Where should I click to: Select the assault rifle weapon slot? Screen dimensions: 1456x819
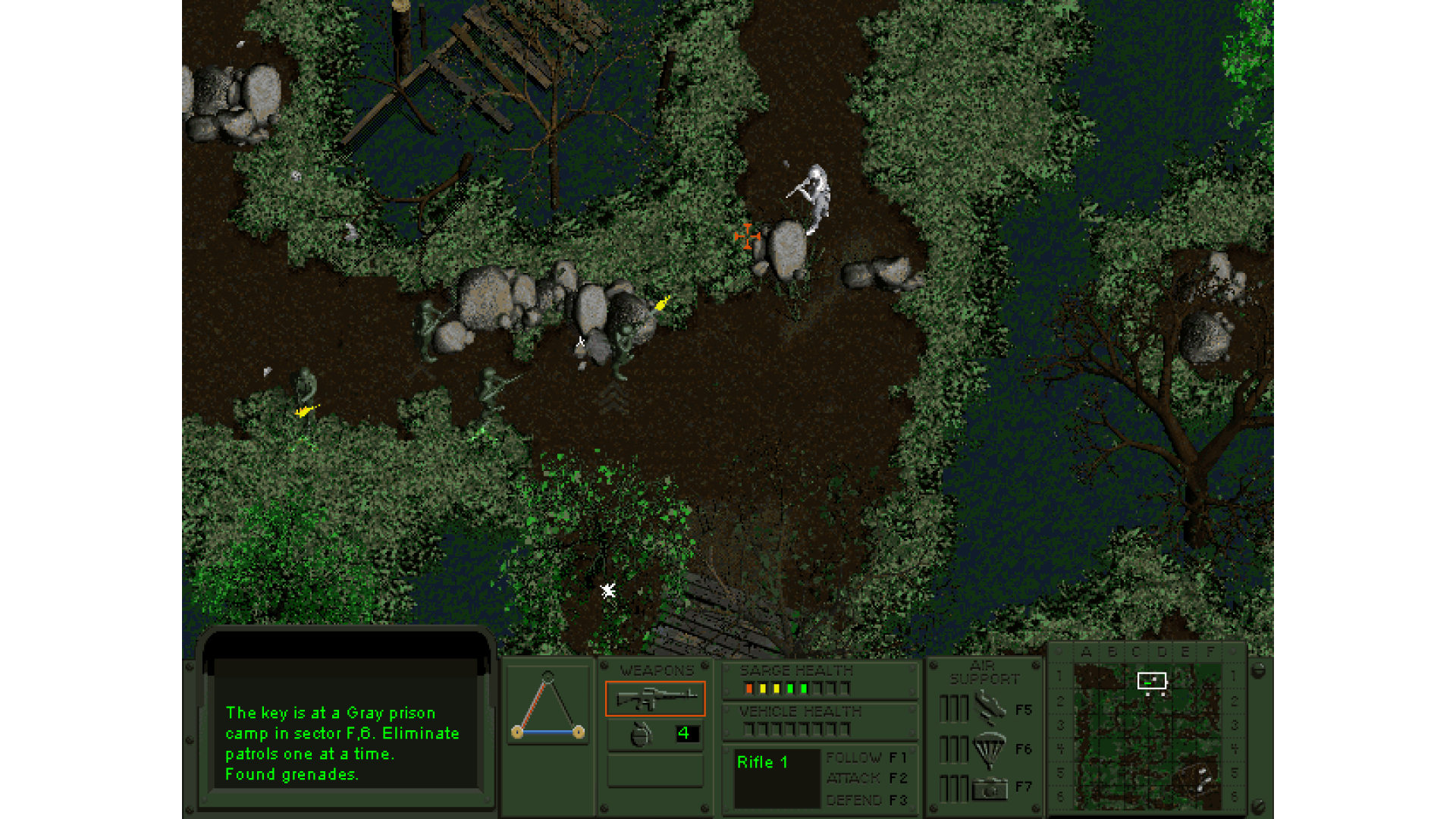(655, 698)
